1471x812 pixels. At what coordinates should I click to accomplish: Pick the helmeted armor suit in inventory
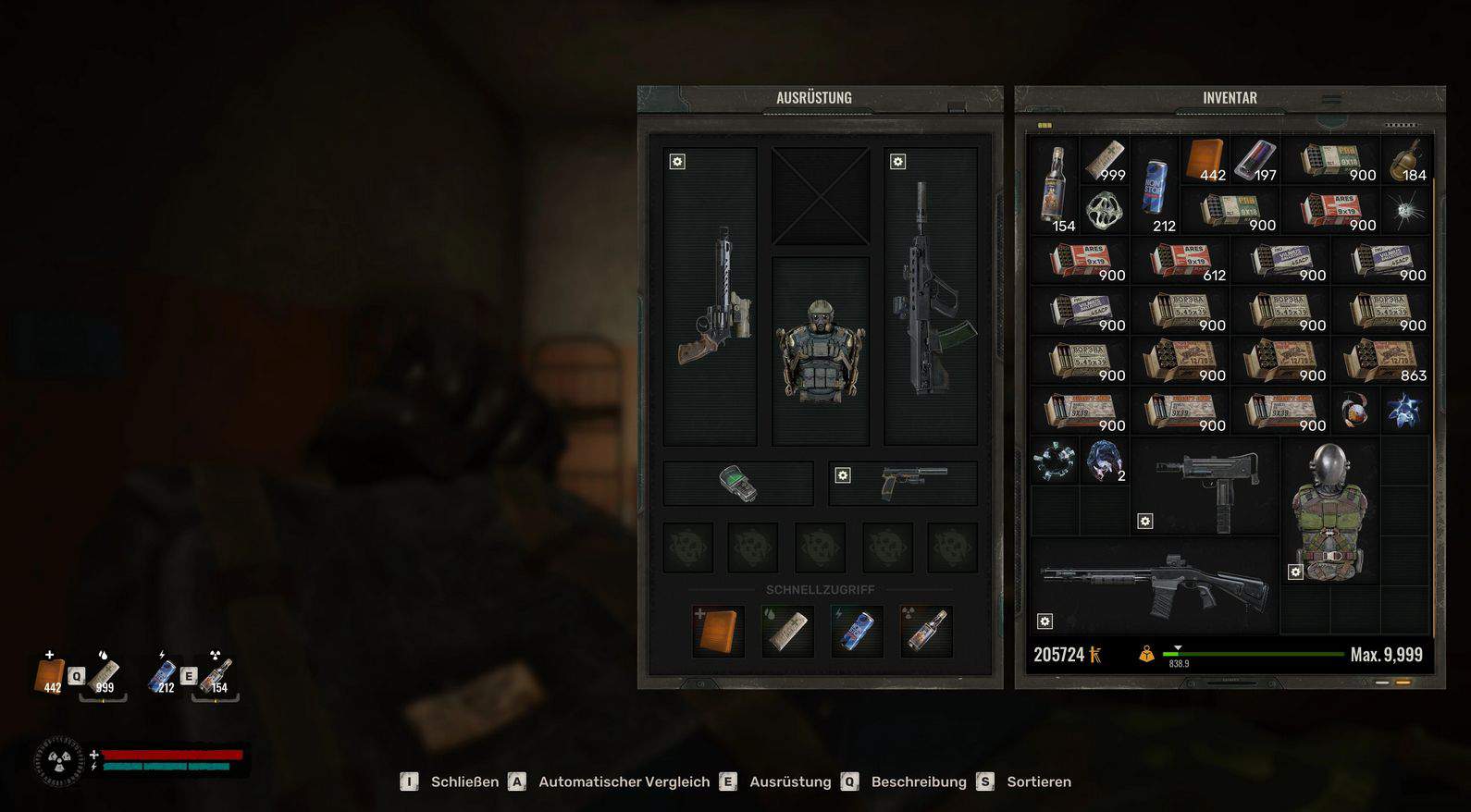coord(1329,511)
